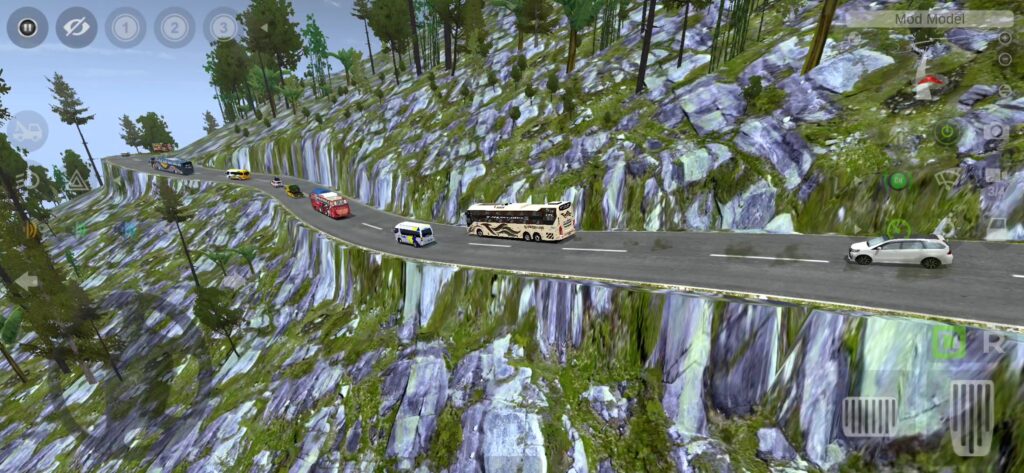Select the D drive gear
Viewport: 1024px width, 473px height.
(x=948, y=340)
